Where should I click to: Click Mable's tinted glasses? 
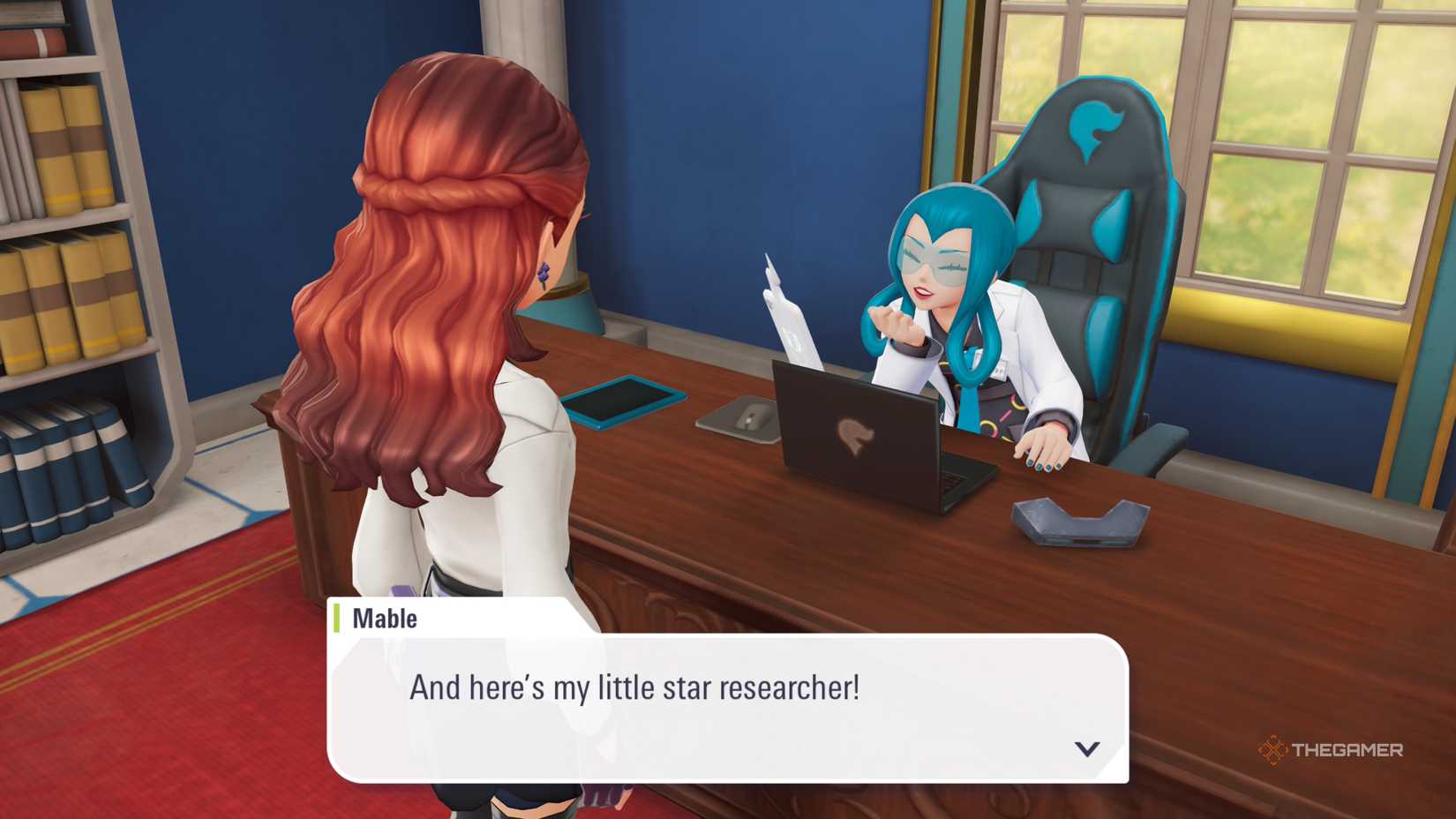(935, 258)
